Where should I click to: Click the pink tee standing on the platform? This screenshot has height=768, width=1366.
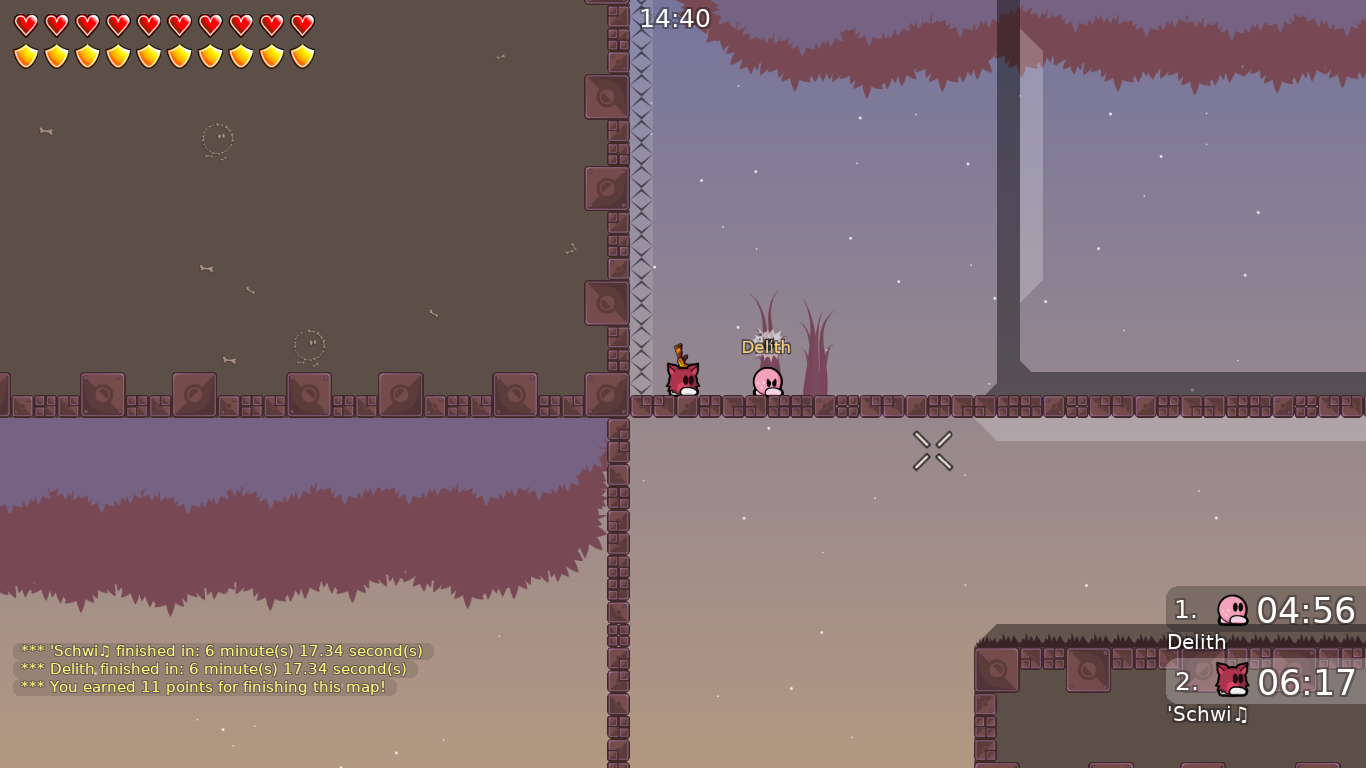click(x=766, y=380)
